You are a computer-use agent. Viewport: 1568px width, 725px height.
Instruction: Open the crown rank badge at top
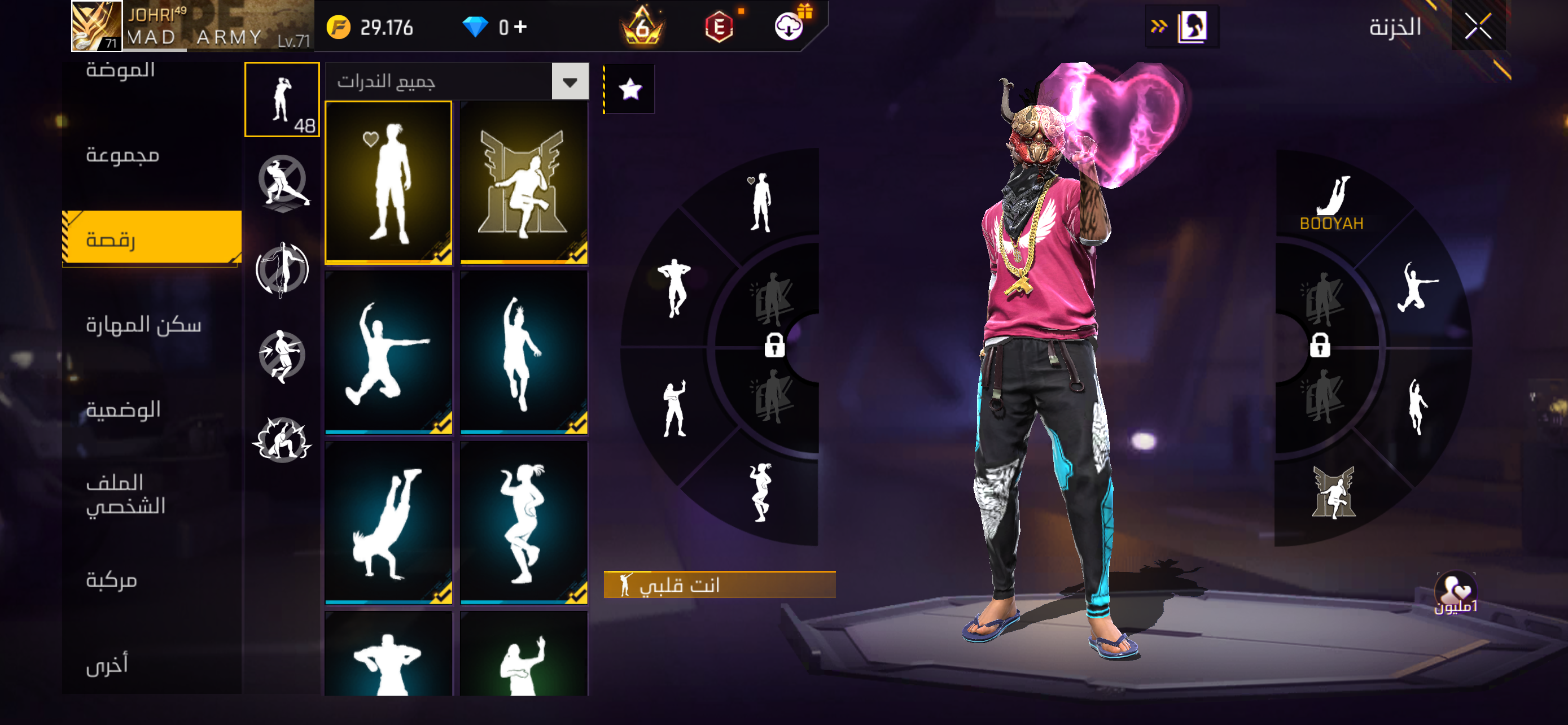(645, 26)
